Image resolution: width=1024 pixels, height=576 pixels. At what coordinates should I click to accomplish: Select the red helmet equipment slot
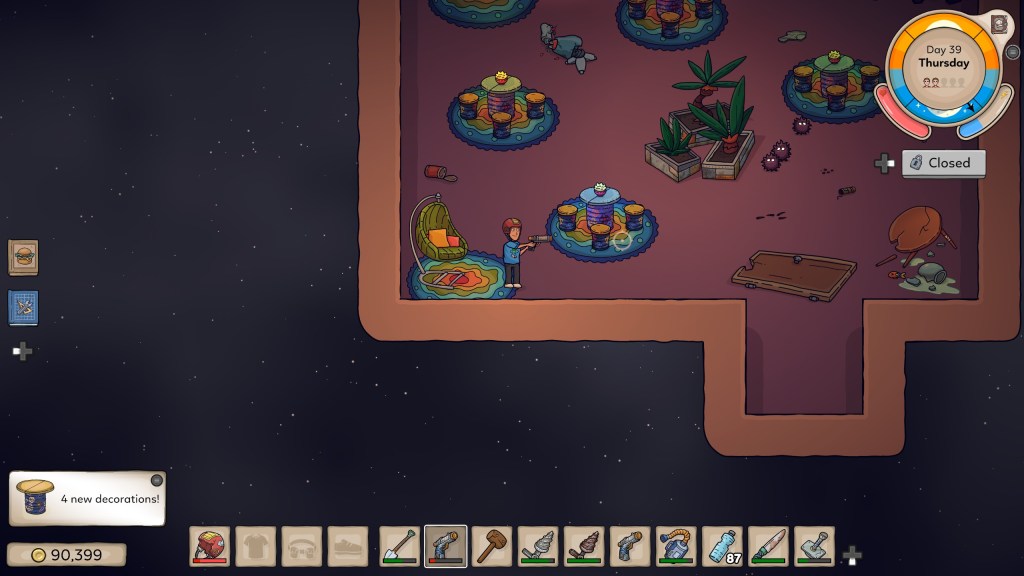(x=210, y=546)
